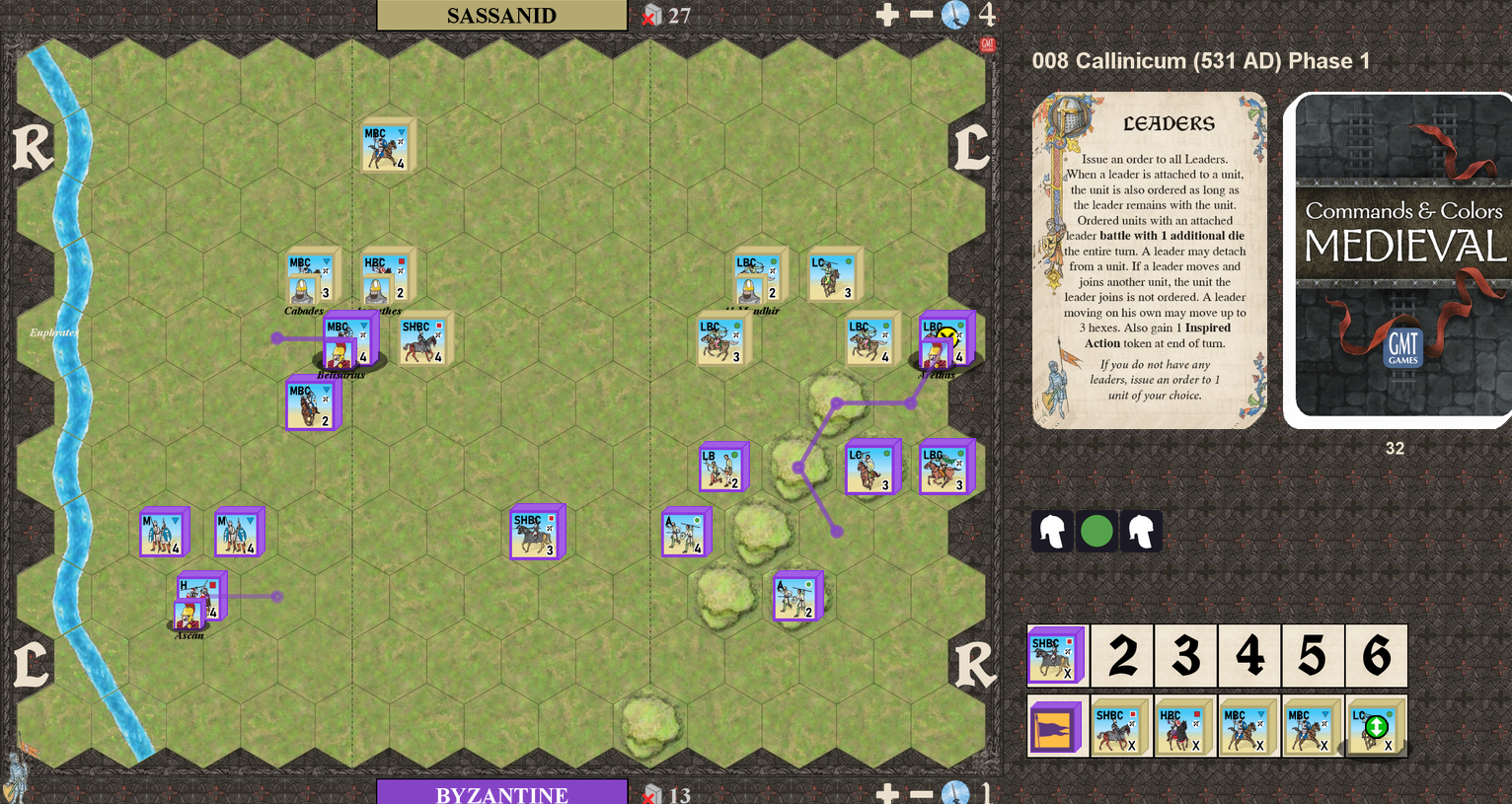Screen dimensions: 1512x804
Task: Click the green circle die result
Action: 1096,531
